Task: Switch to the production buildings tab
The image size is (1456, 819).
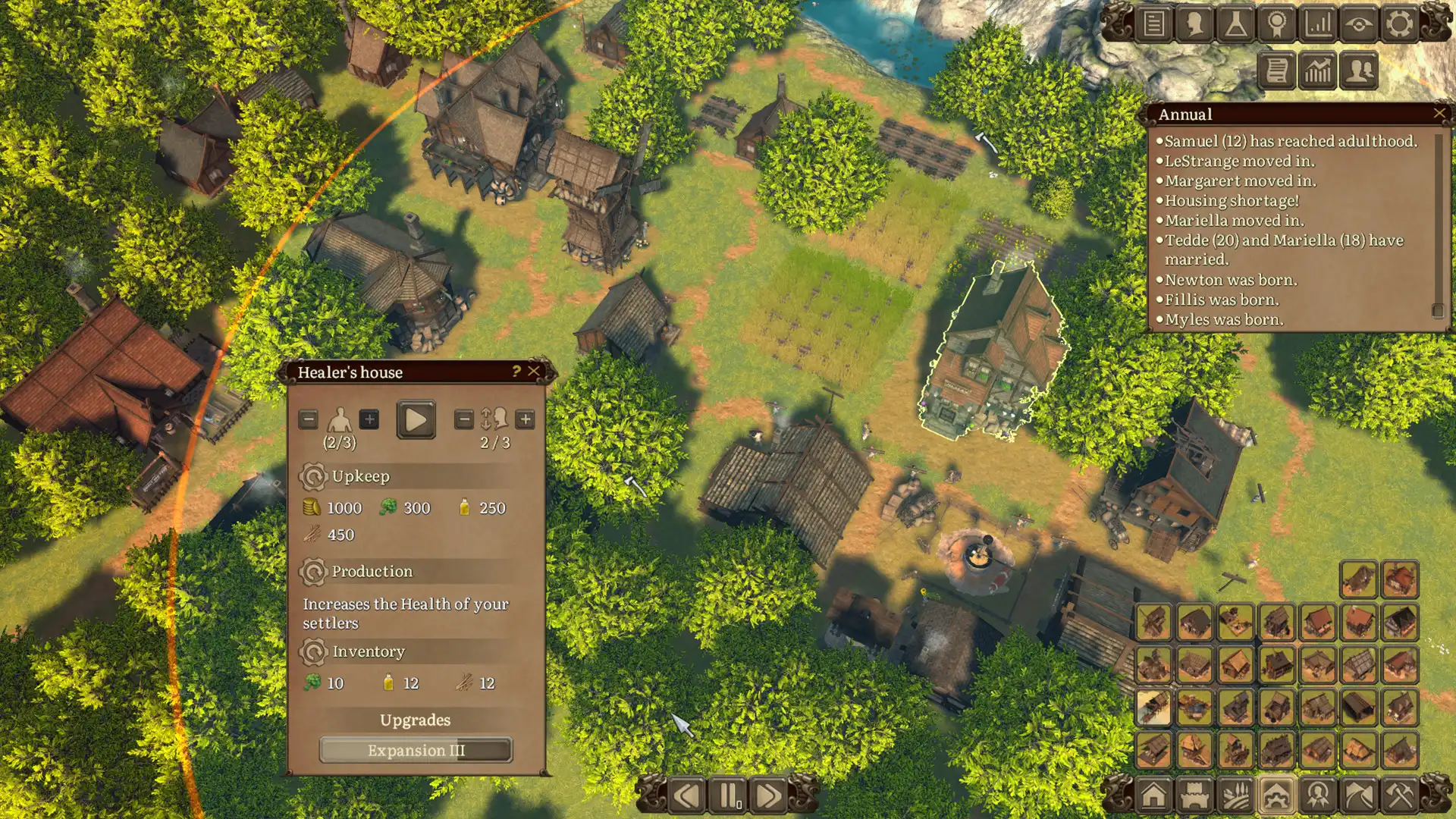Action: [x=1276, y=793]
